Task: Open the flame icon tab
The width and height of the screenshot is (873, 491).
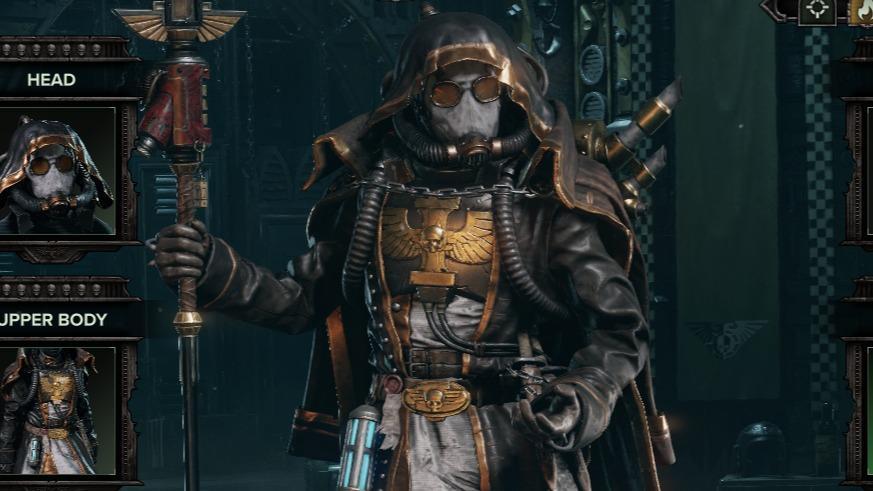Action: 861,11
